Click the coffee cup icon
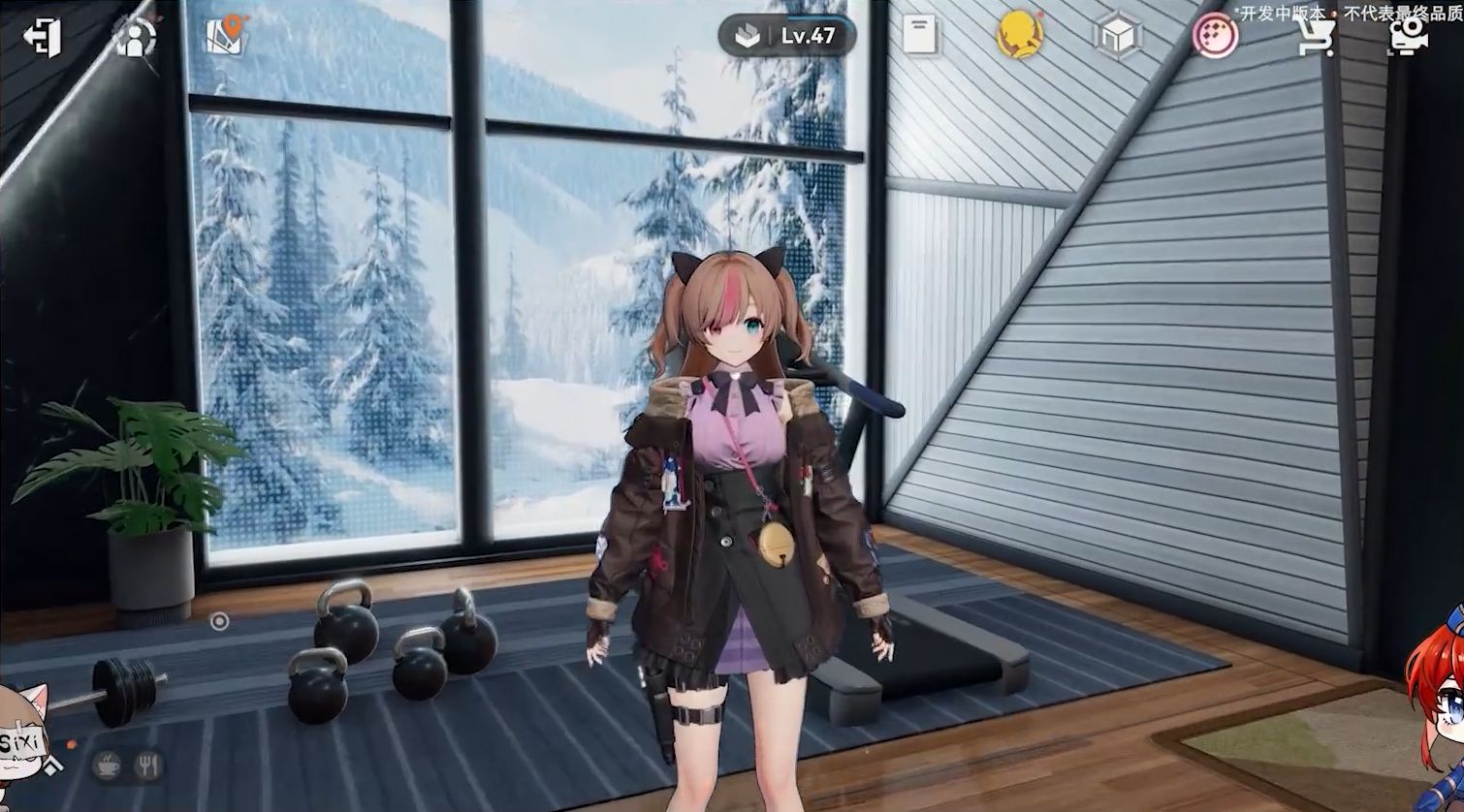 click(x=107, y=765)
